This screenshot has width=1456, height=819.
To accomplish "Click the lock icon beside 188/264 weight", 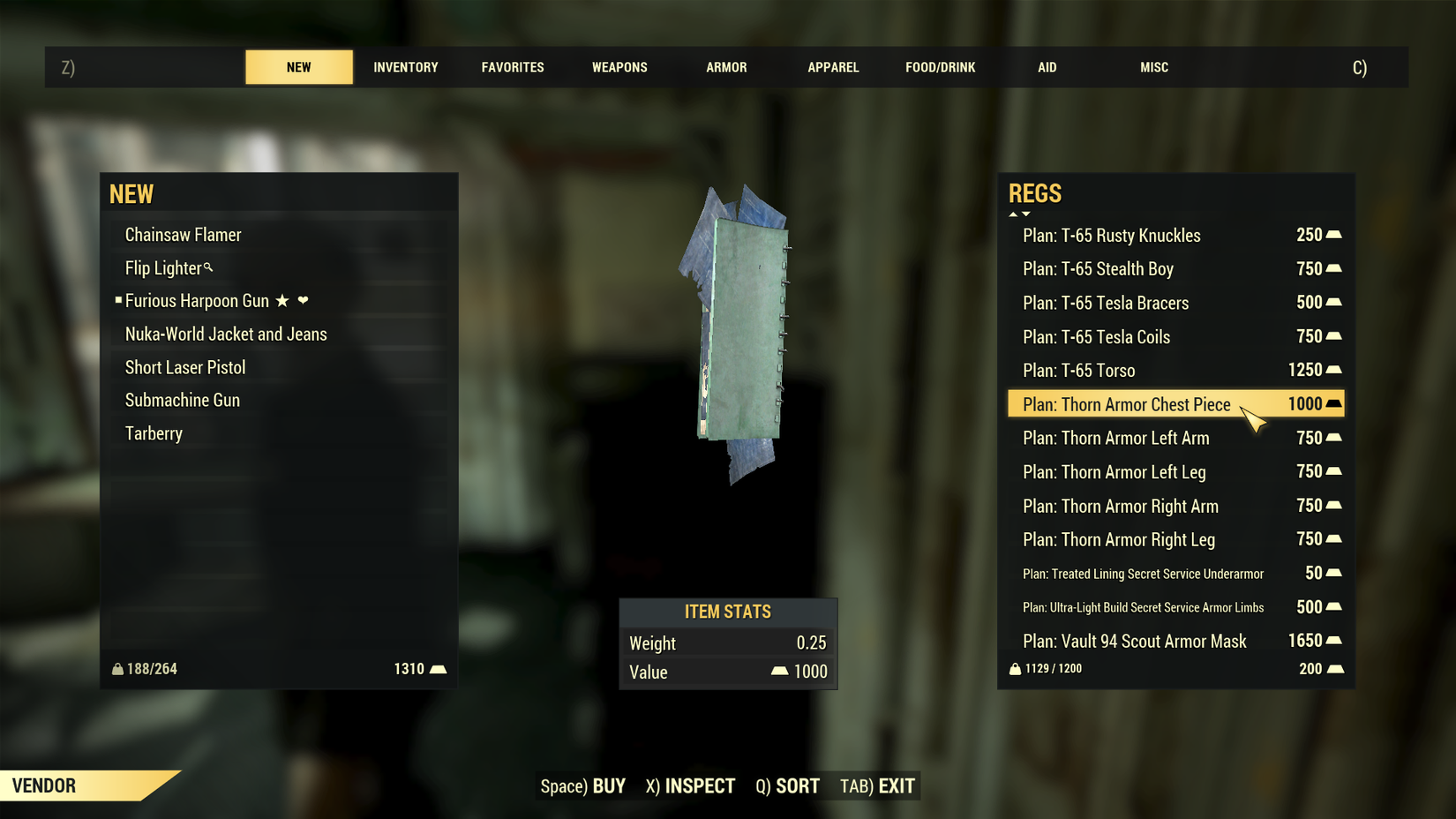I will [x=119, y=669].
